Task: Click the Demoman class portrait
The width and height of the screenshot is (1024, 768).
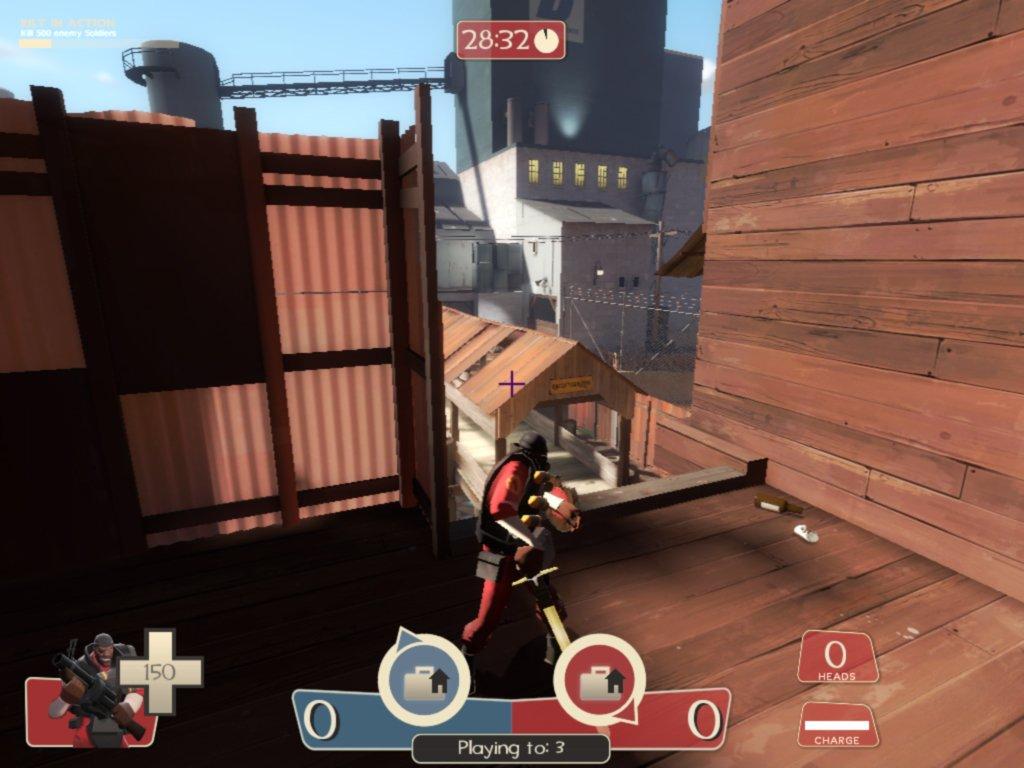Action: [x=95, y=690]
